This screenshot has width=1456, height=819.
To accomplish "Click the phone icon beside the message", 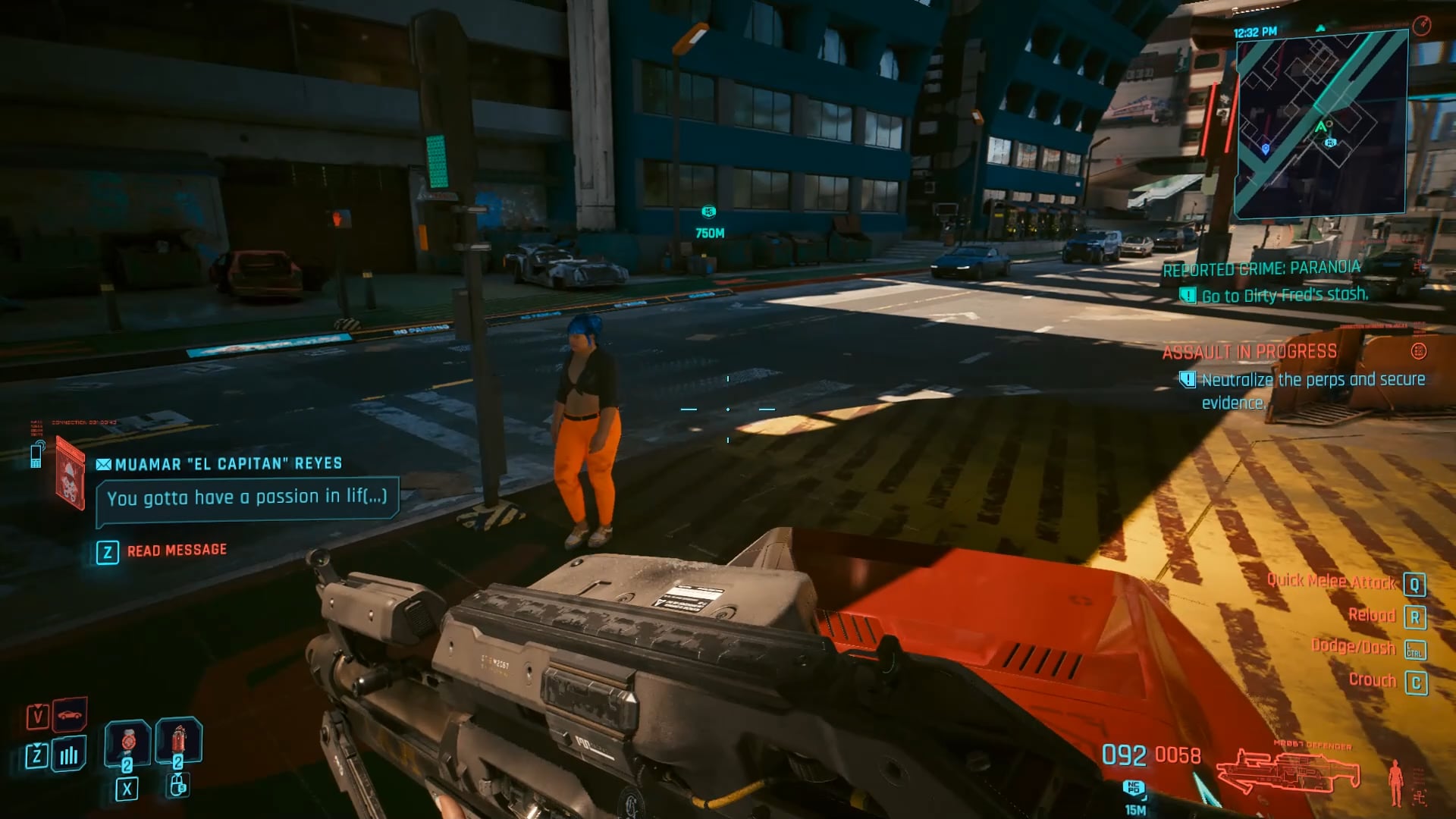I will [36, 454].
